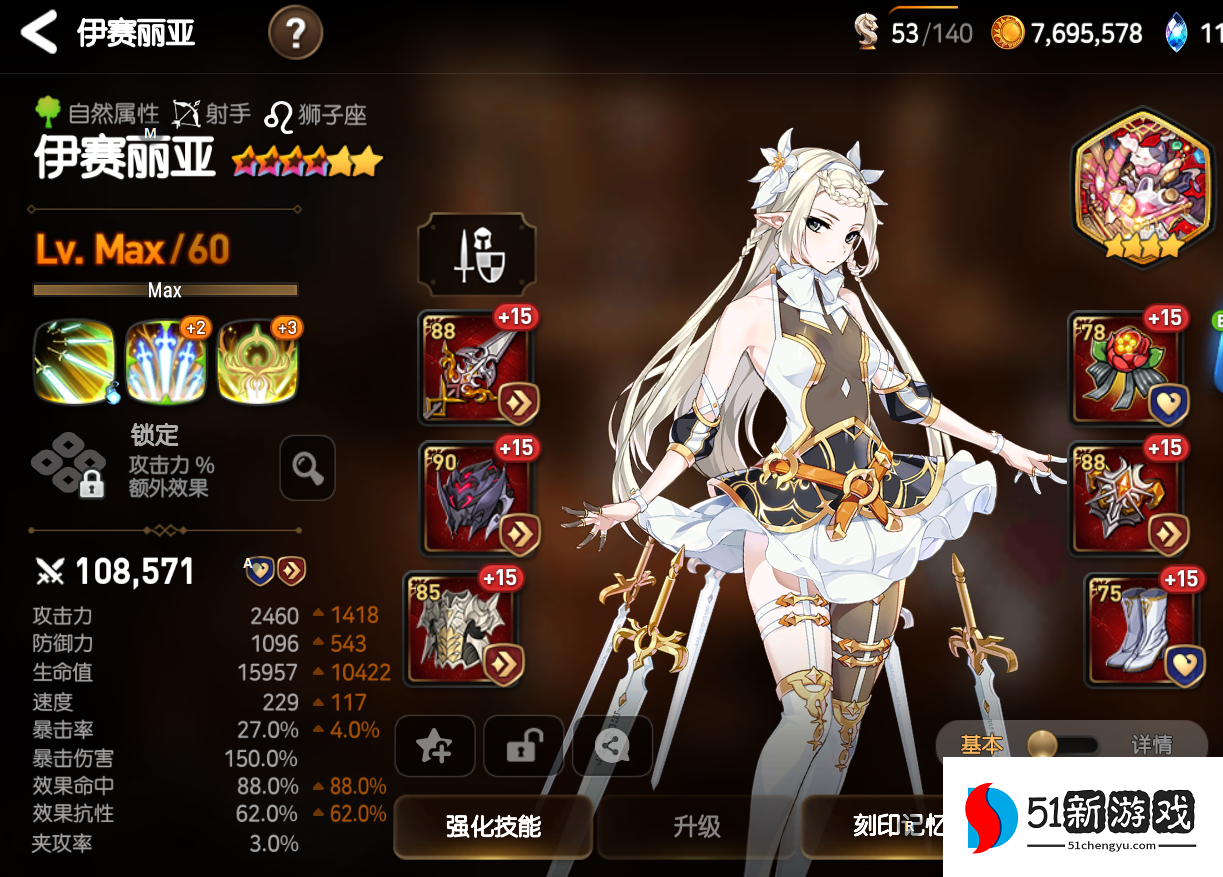View the green arrow skill icon

click(74, 361)
